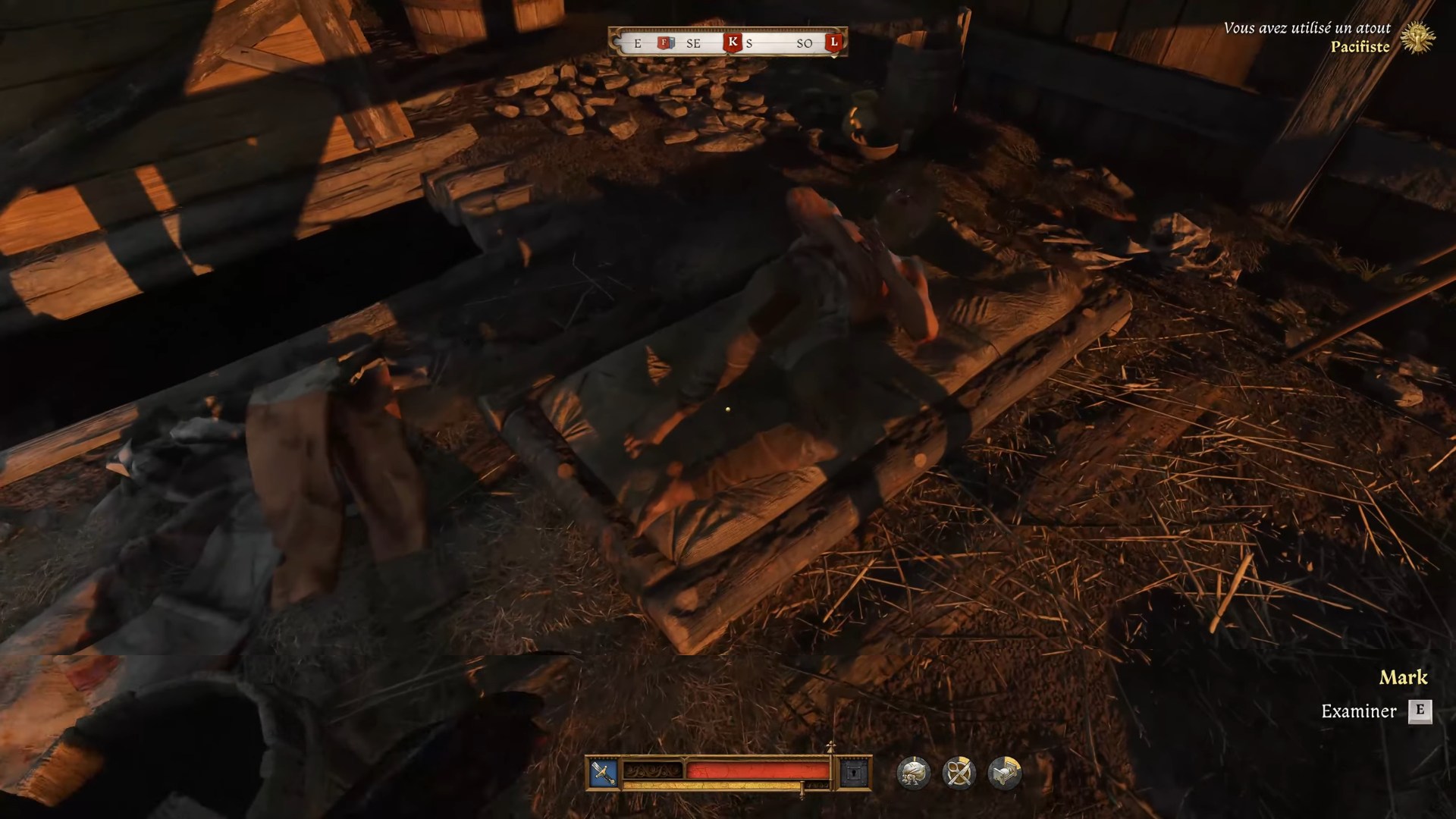Click the S direction label on the compass
The height and width of the screenshot is (819, 1456).
click(x=749, y=43)
